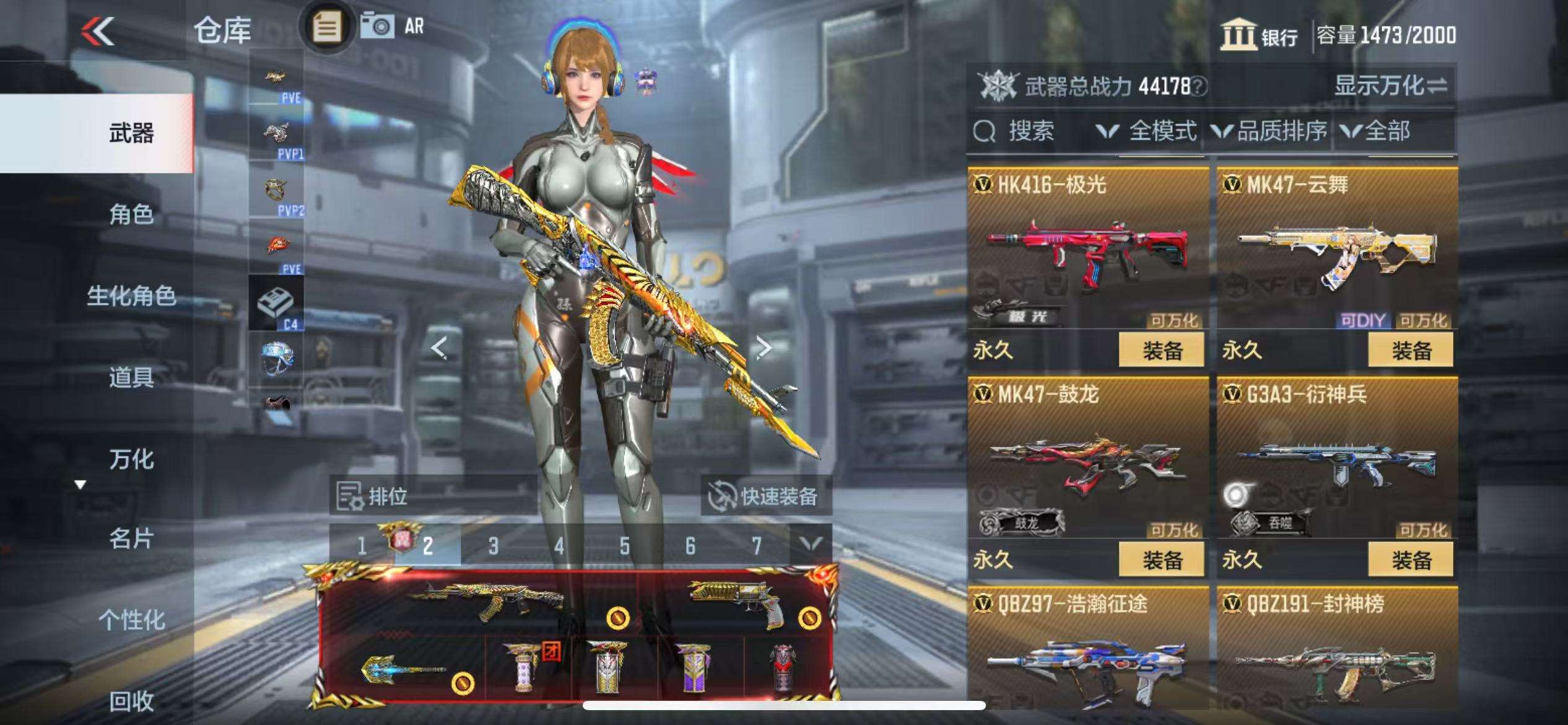Switch to 个性化 customization
The width and height of the screenshot is (1568, 725).
coord(131,619)
